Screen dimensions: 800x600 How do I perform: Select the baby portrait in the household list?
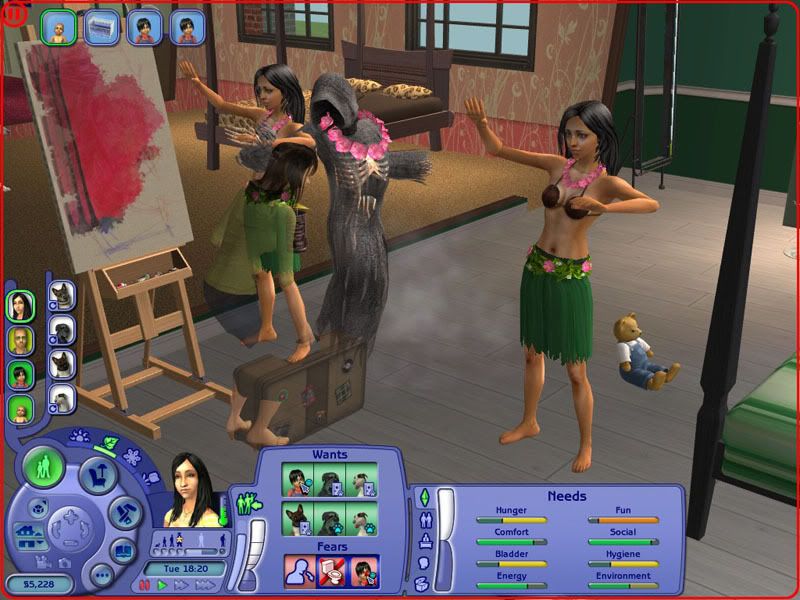tap(21, 409)
